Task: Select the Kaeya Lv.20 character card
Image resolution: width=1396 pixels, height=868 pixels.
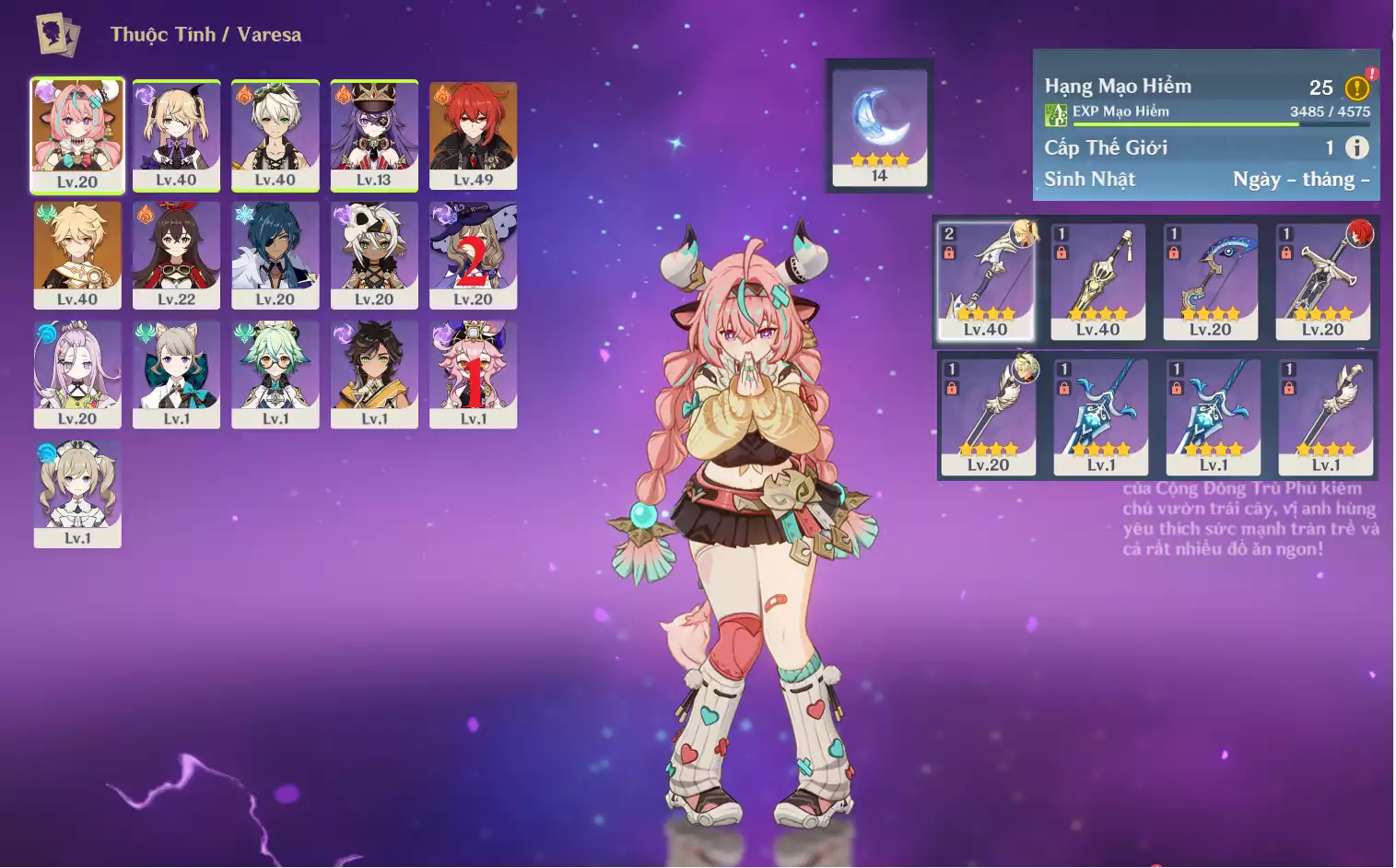Action: click(275, 254)
